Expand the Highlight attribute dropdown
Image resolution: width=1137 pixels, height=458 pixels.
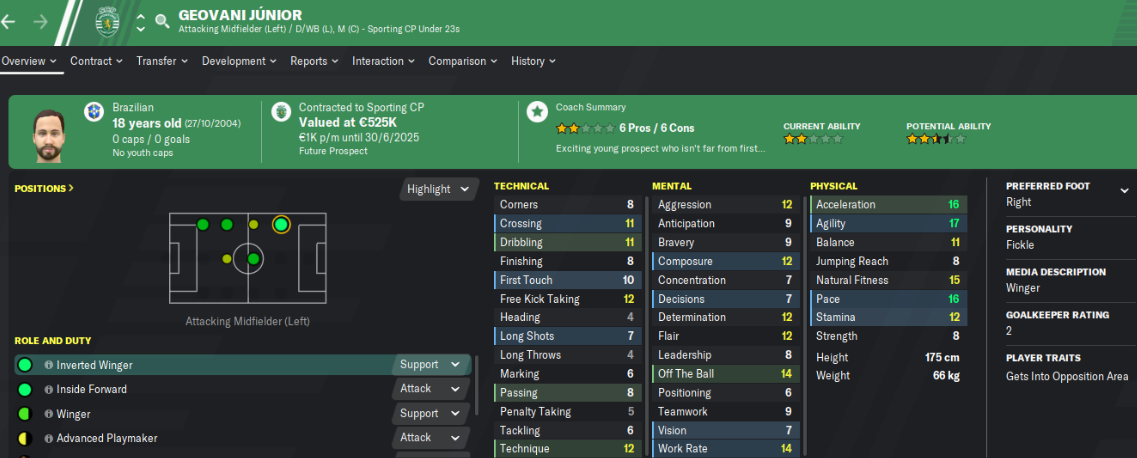(438, 189)
